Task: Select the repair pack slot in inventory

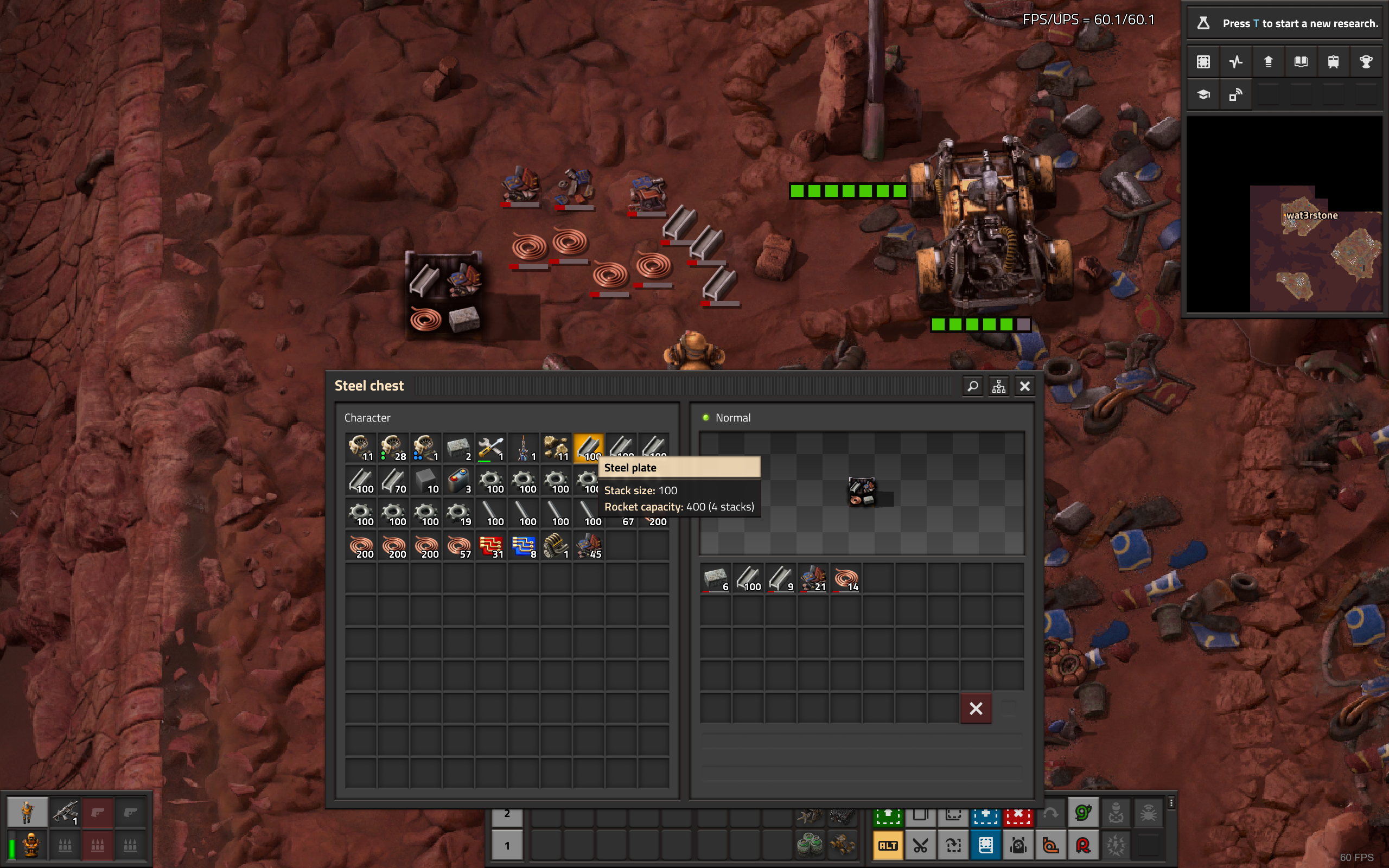Action: tap(490, 448)
